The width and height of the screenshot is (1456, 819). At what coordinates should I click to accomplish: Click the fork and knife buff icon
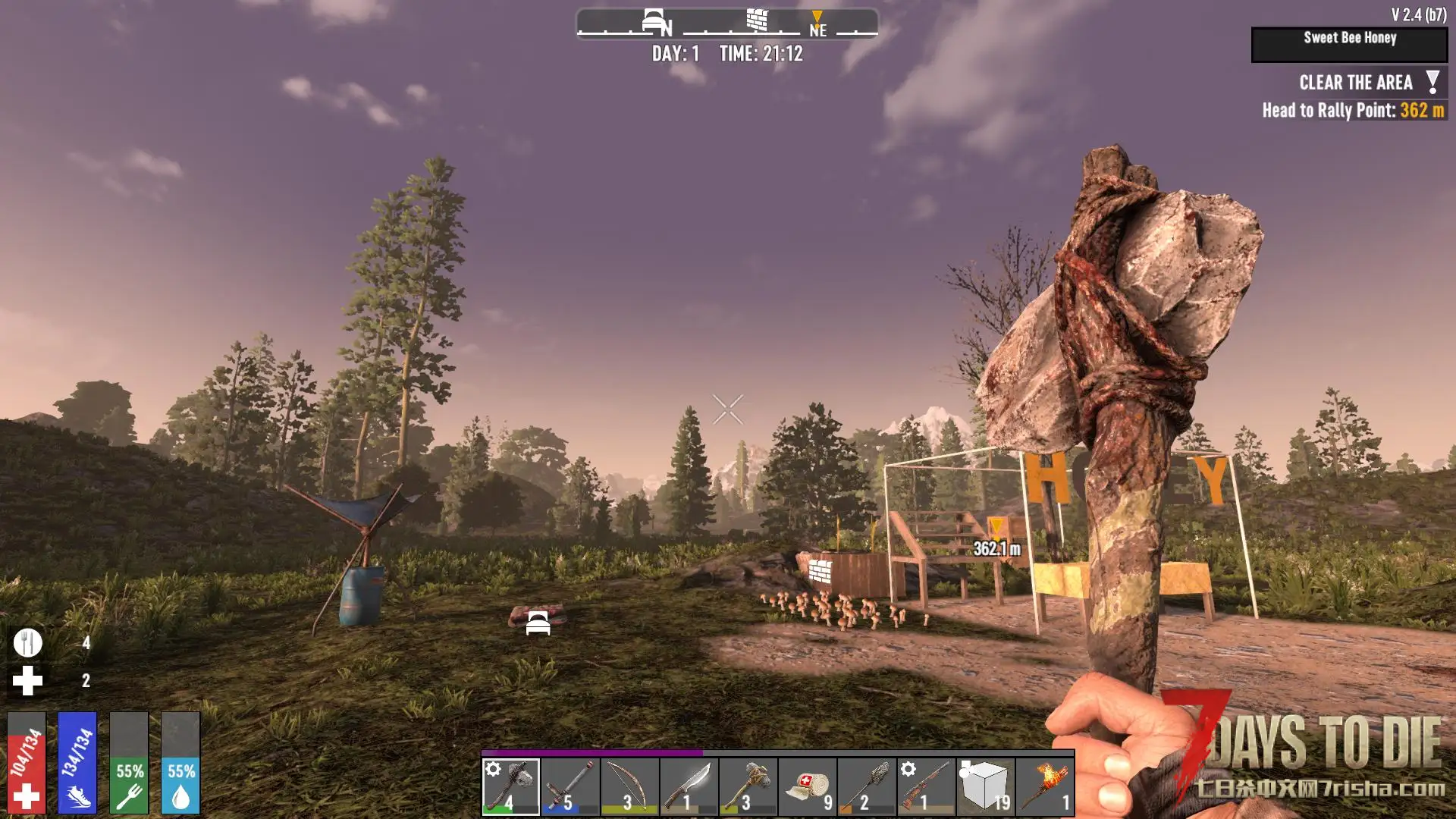pos(28,643)
